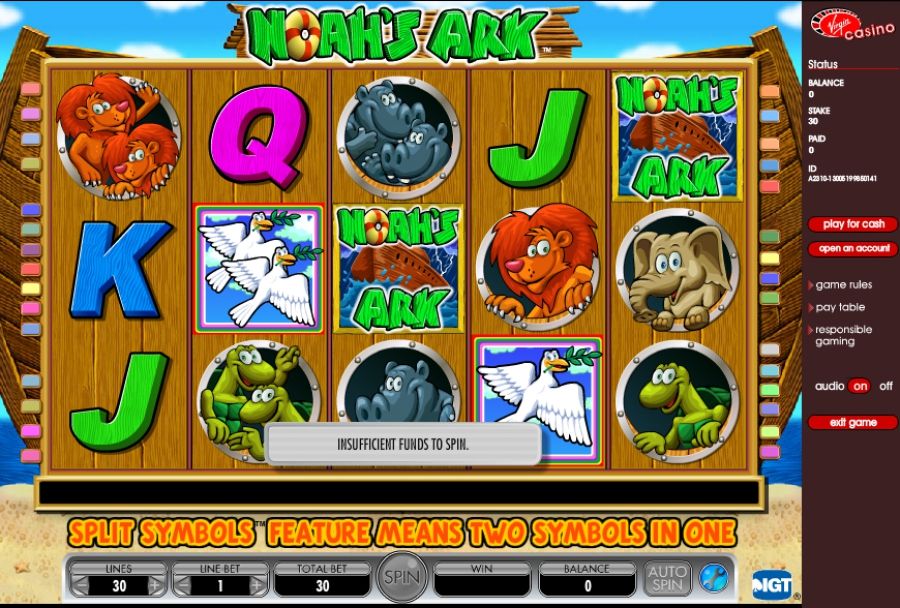Screen dimensions: 900x608
Task: Spin the reels with the SPIN button
Action: click(402, 577)
